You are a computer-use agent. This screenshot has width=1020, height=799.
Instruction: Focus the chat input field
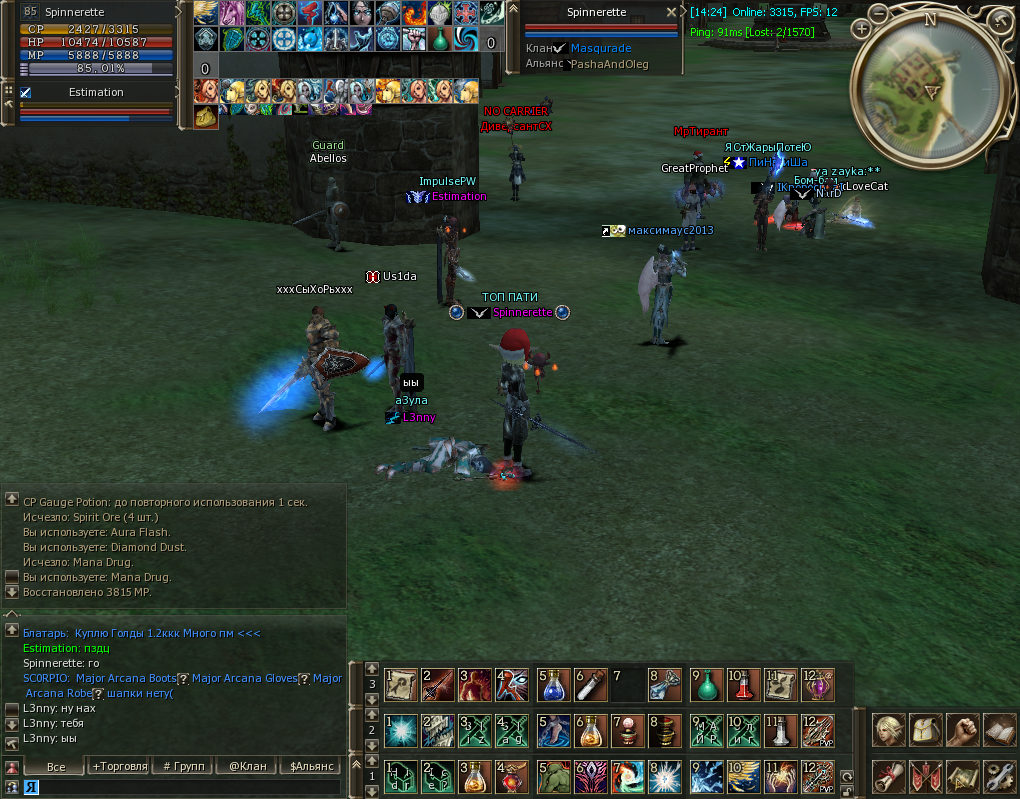click(180, 787)
